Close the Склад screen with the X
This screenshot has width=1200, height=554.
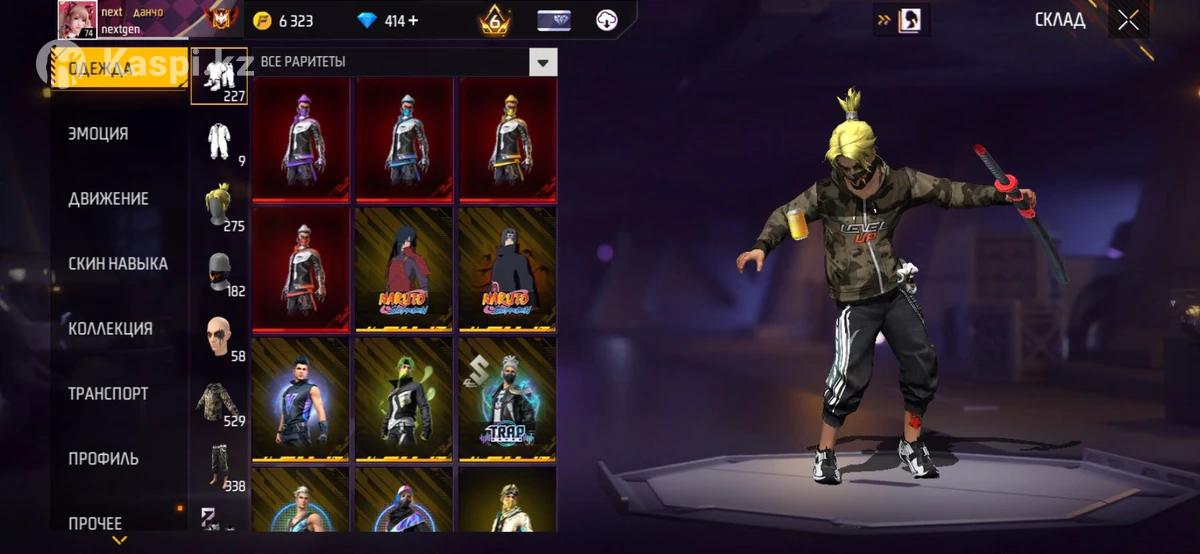1128,21
